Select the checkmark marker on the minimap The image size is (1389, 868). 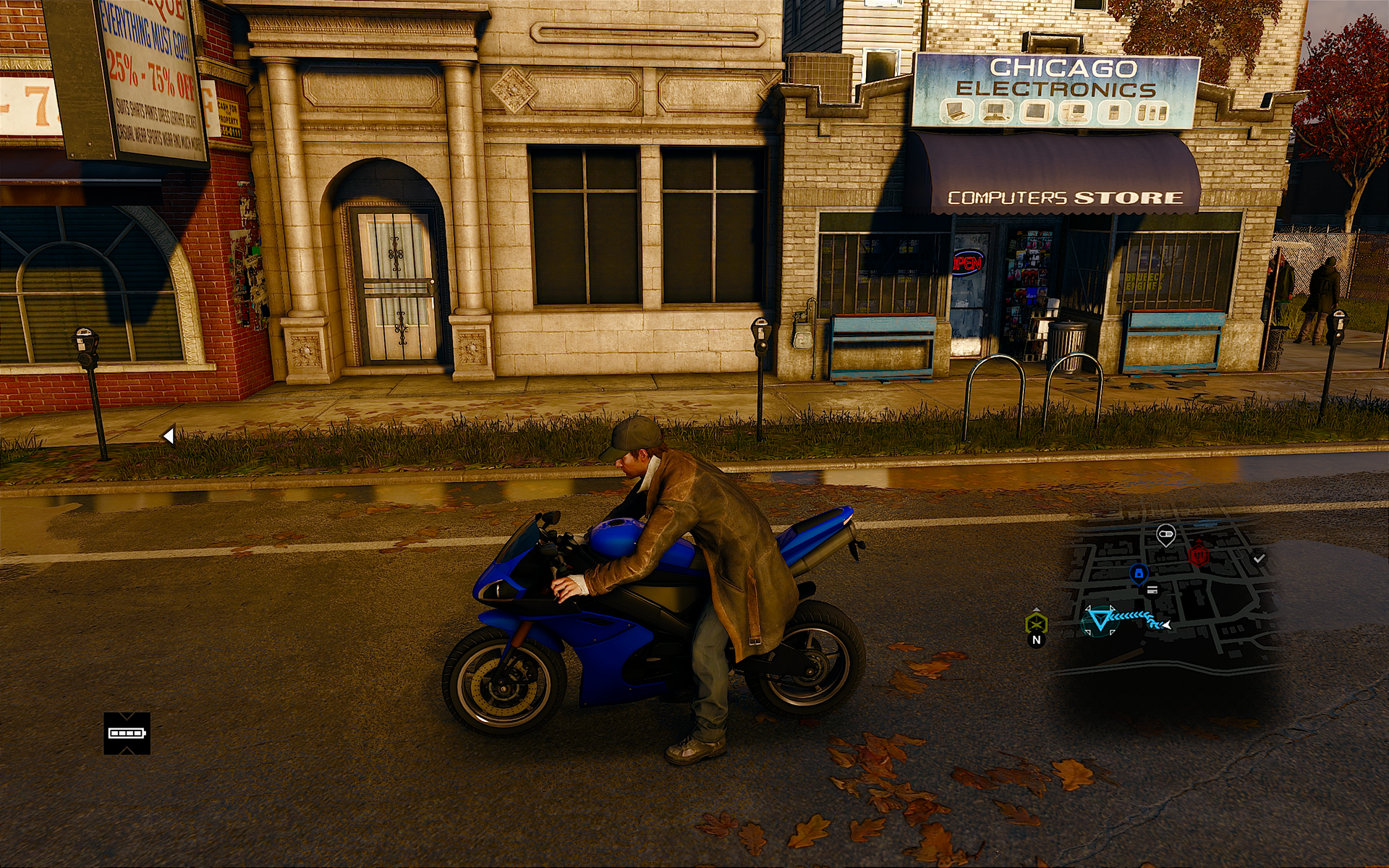pyautogui.click(x=1259, y=558)
